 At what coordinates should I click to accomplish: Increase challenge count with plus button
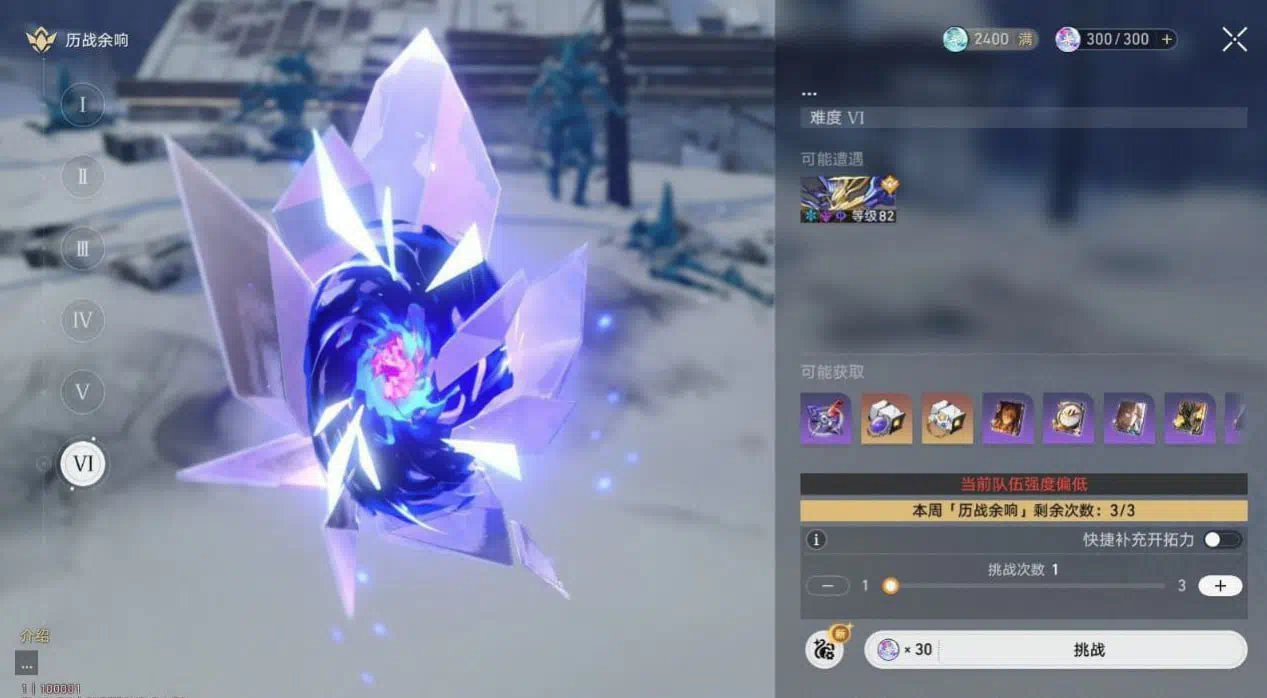click(x=1220, y=586)
